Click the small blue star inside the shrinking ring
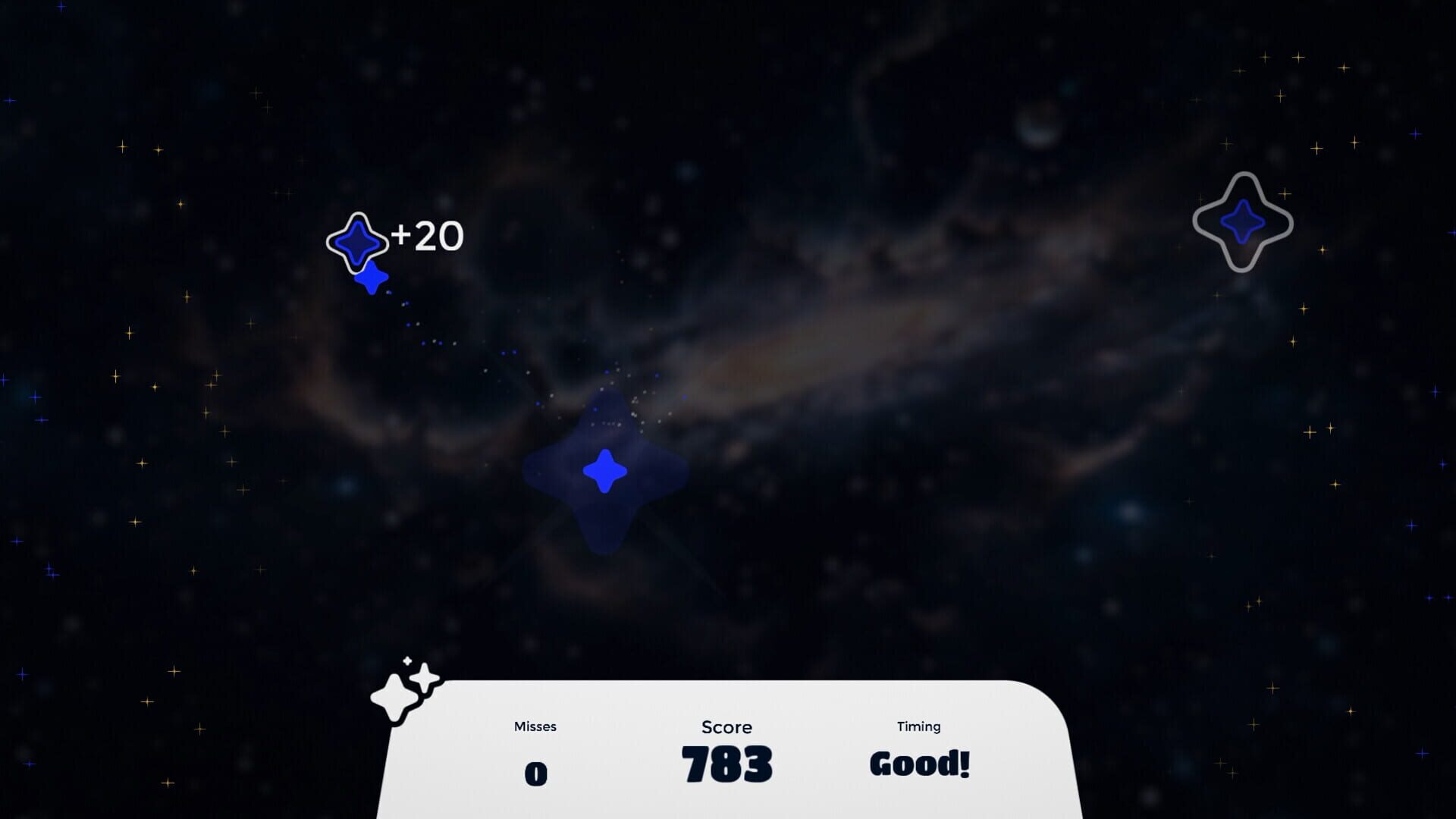Viewport: 1456px width, 819px height. pyautogui.click(x=359, y=243)
